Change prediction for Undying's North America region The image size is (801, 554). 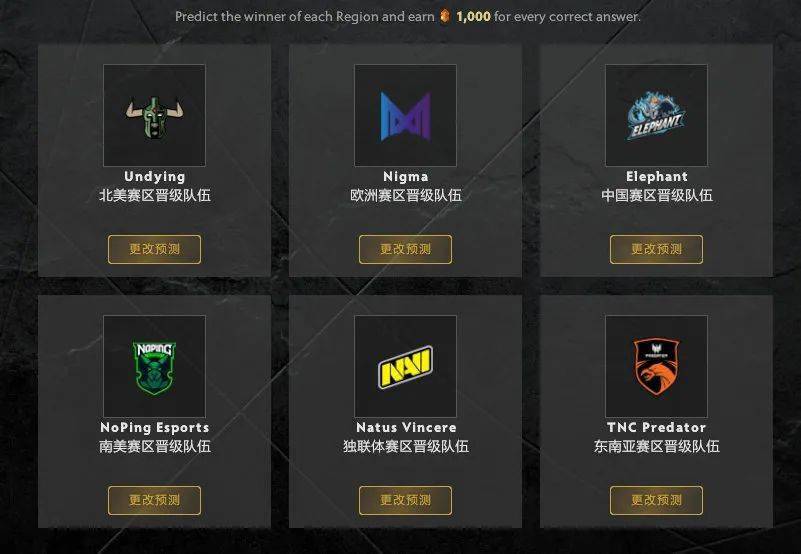tap(154, 249)
